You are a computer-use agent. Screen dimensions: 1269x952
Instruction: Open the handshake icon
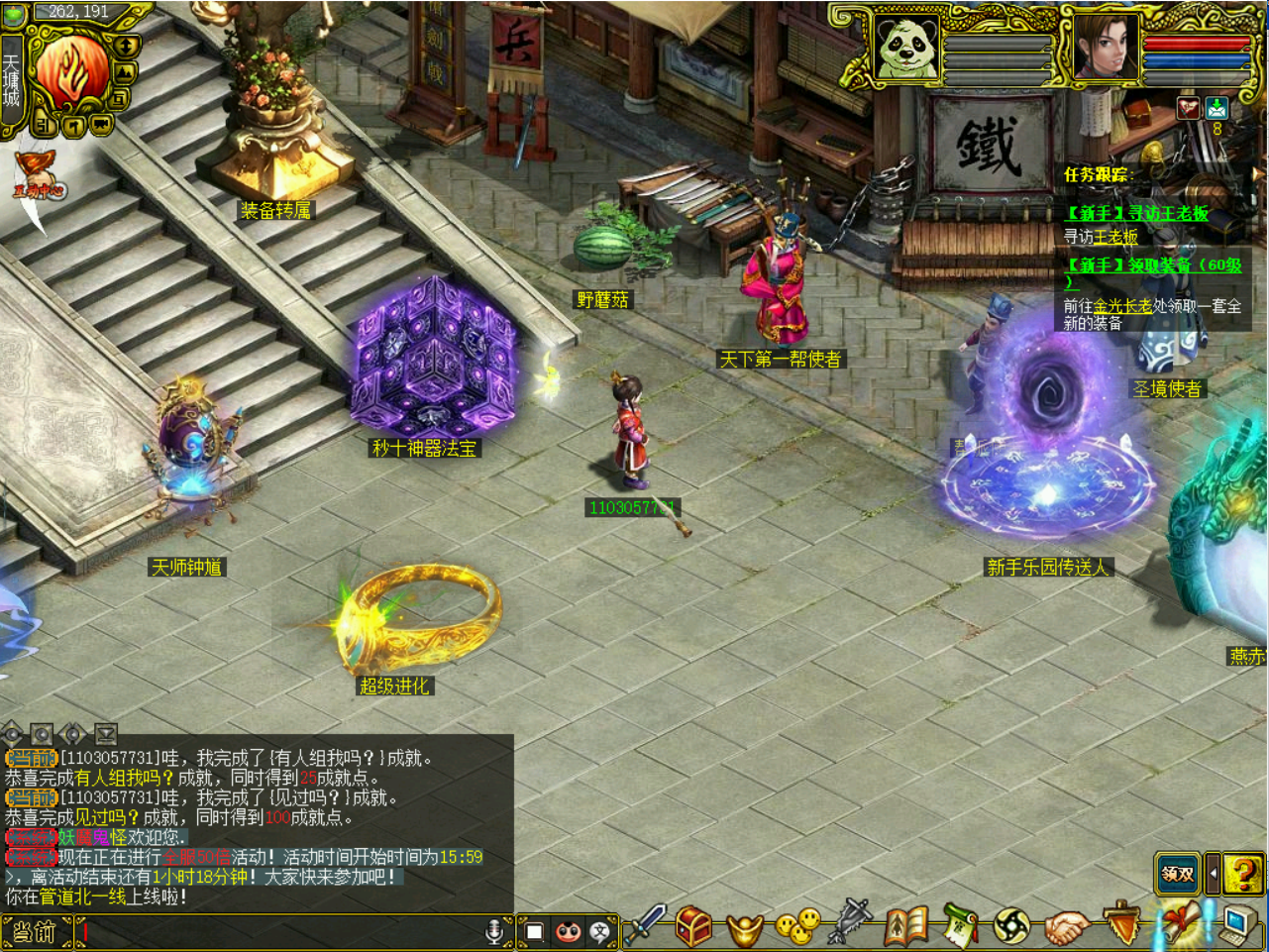pos(1067,929)
